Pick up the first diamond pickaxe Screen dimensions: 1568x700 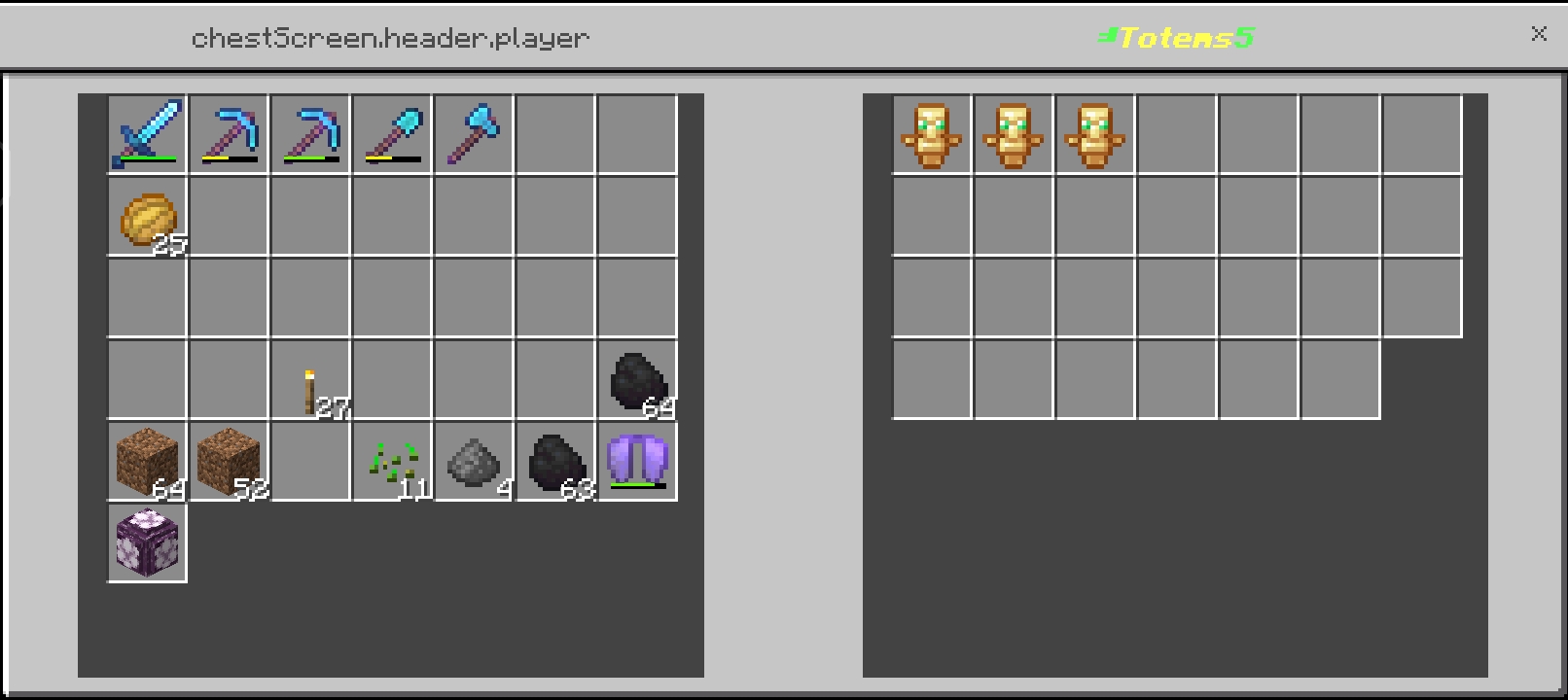(229, 133)
